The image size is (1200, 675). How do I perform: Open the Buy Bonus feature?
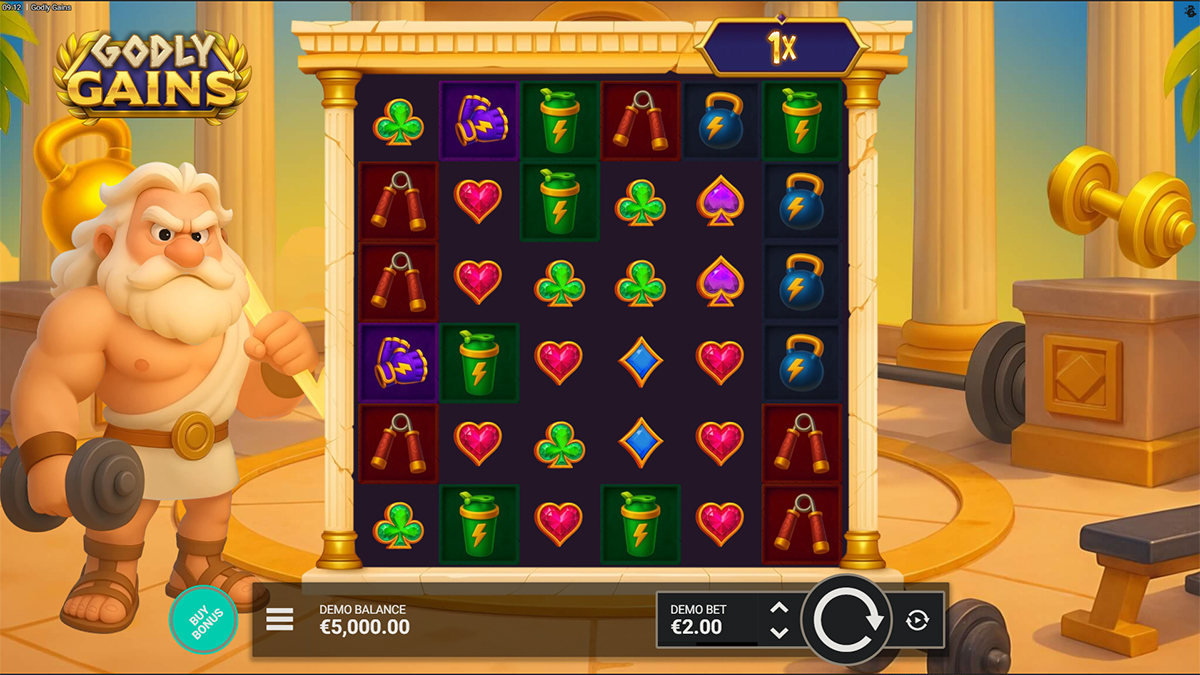[x=203, y=620]
